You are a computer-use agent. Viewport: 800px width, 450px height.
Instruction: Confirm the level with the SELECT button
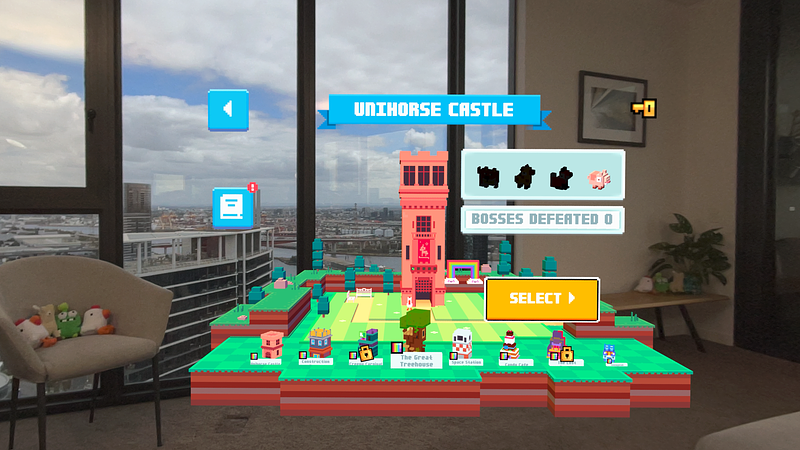pyautogui.click(x=542, y=298)
